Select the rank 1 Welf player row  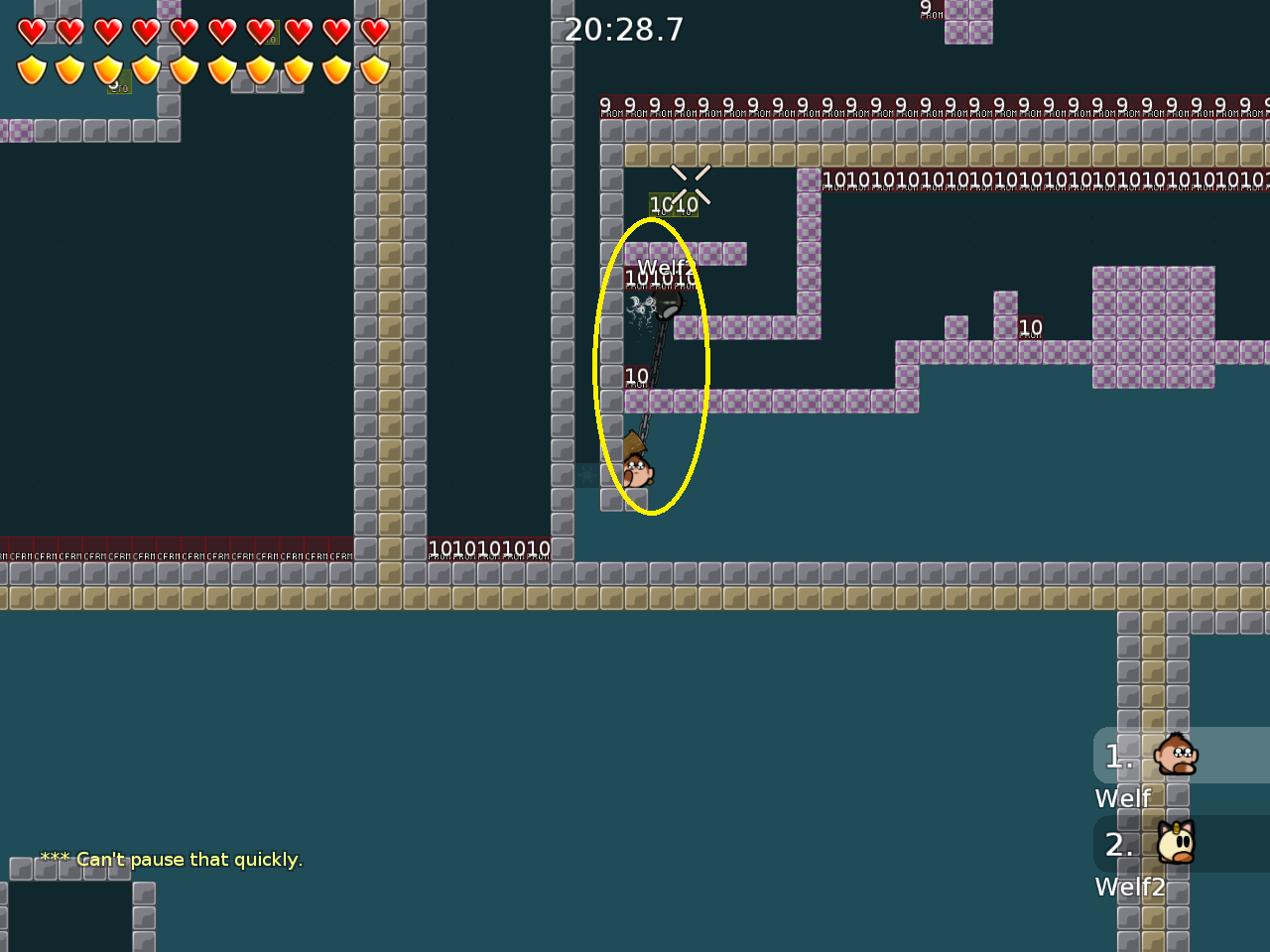point(1181,757)
